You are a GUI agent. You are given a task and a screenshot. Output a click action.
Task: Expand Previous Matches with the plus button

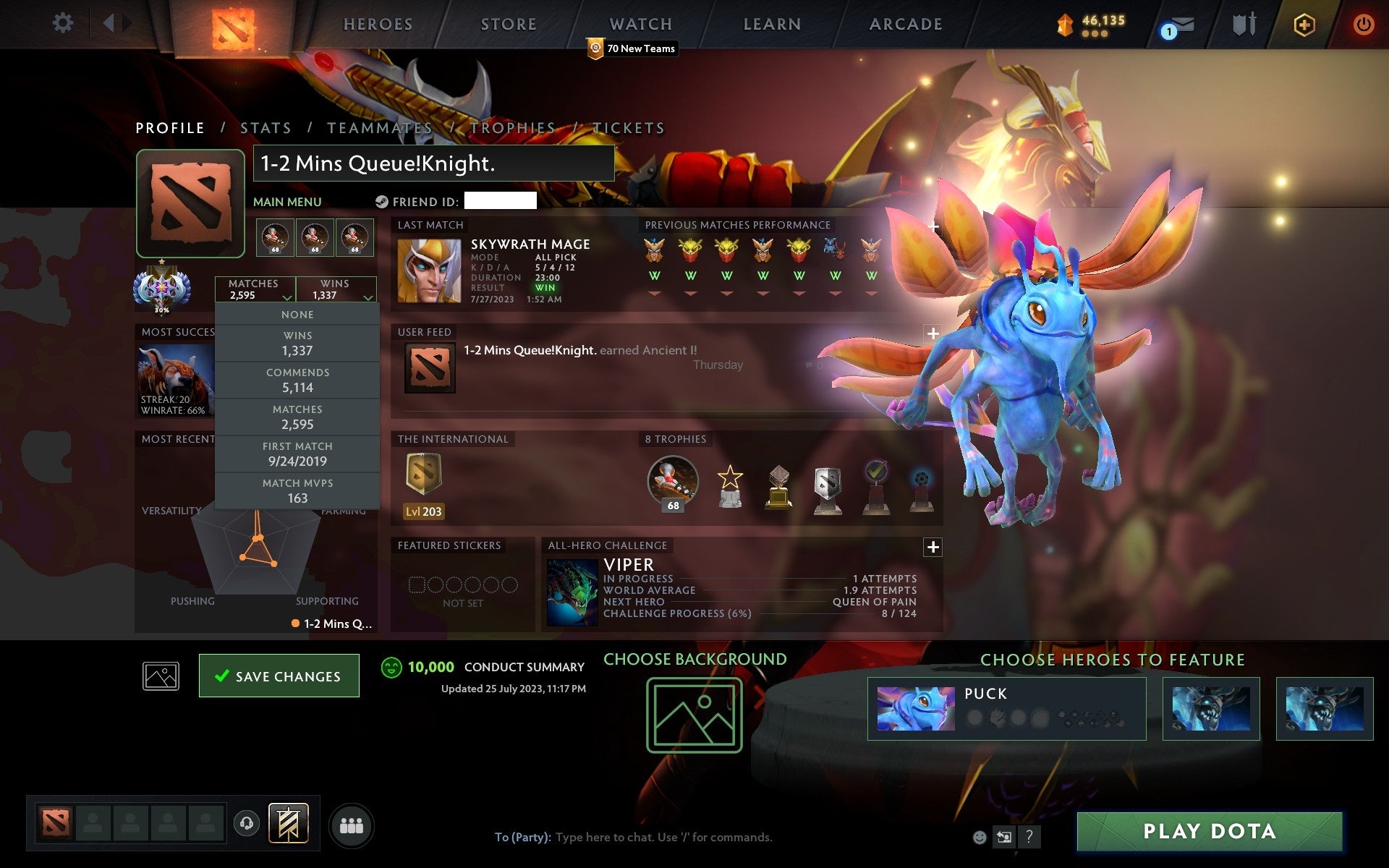coord(933,226)
